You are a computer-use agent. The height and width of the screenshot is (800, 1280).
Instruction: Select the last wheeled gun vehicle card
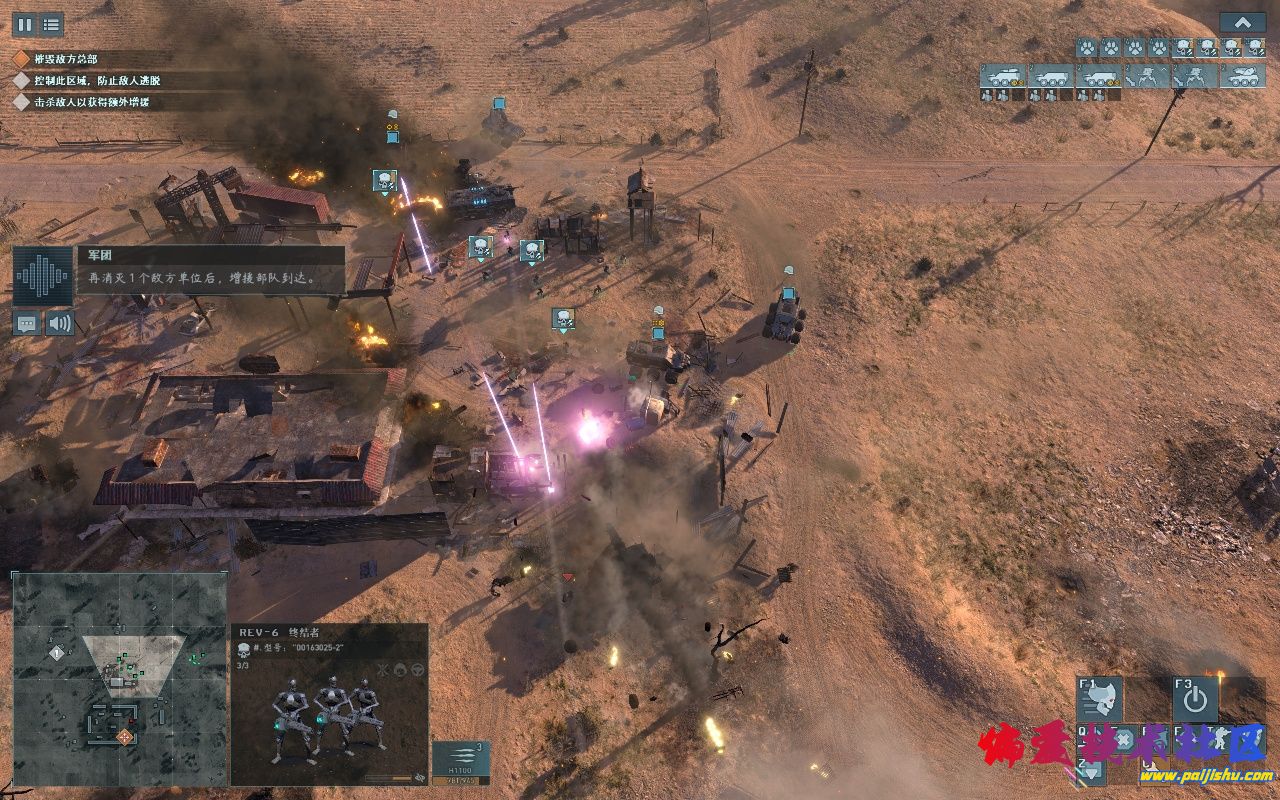click(x=1243, y=76)
